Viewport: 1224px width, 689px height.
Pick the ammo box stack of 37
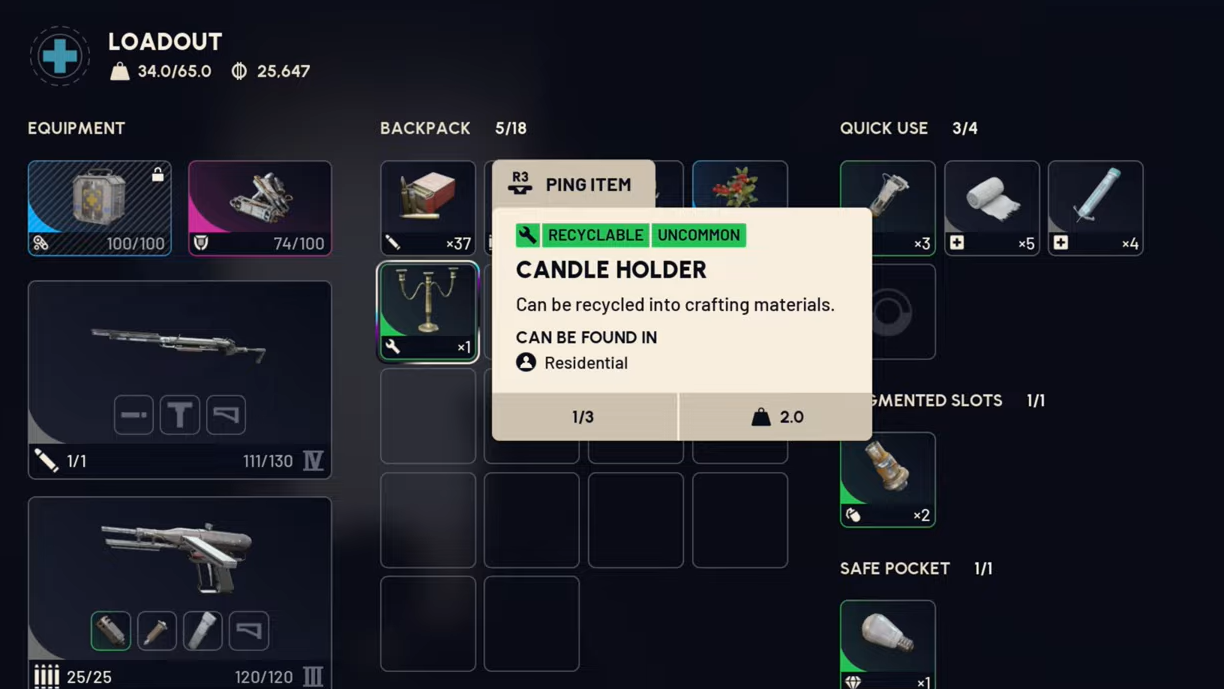[428, 207]
